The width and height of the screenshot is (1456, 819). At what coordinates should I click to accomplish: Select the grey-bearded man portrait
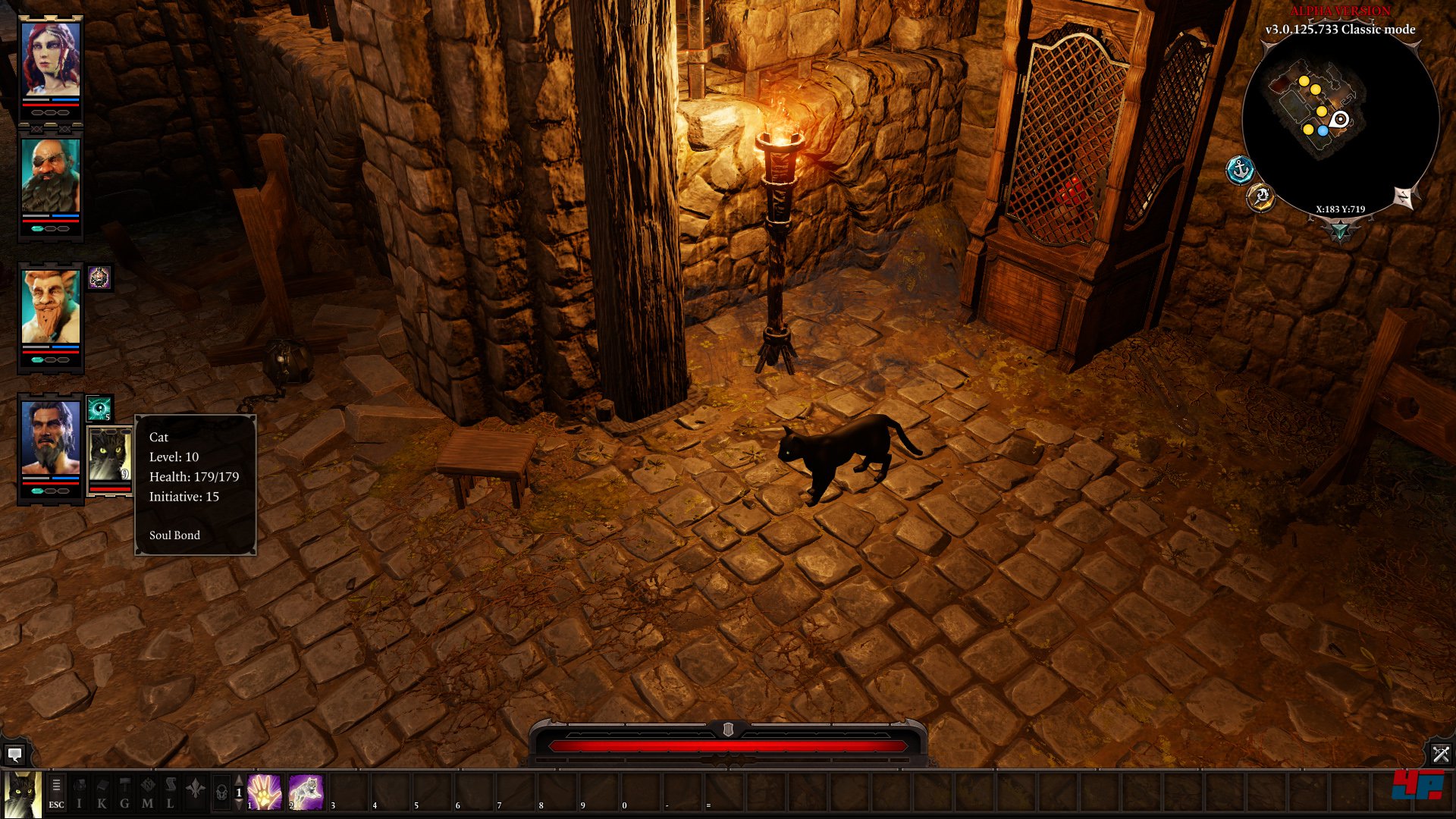tap(50, 438)
